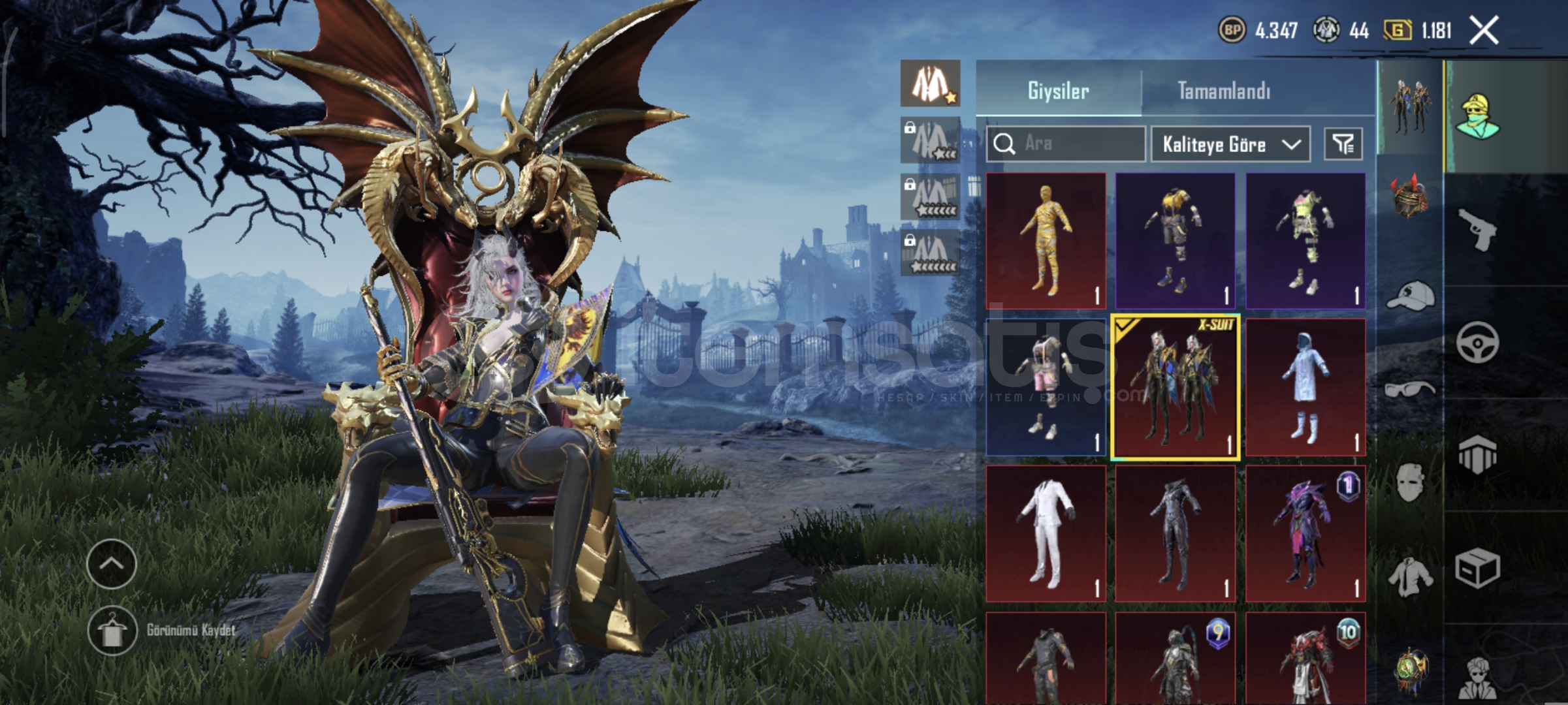Viewport: 1568px width, 705px height.
Task: Open the pistol weapon category
Action: [x=1477, y=229]
